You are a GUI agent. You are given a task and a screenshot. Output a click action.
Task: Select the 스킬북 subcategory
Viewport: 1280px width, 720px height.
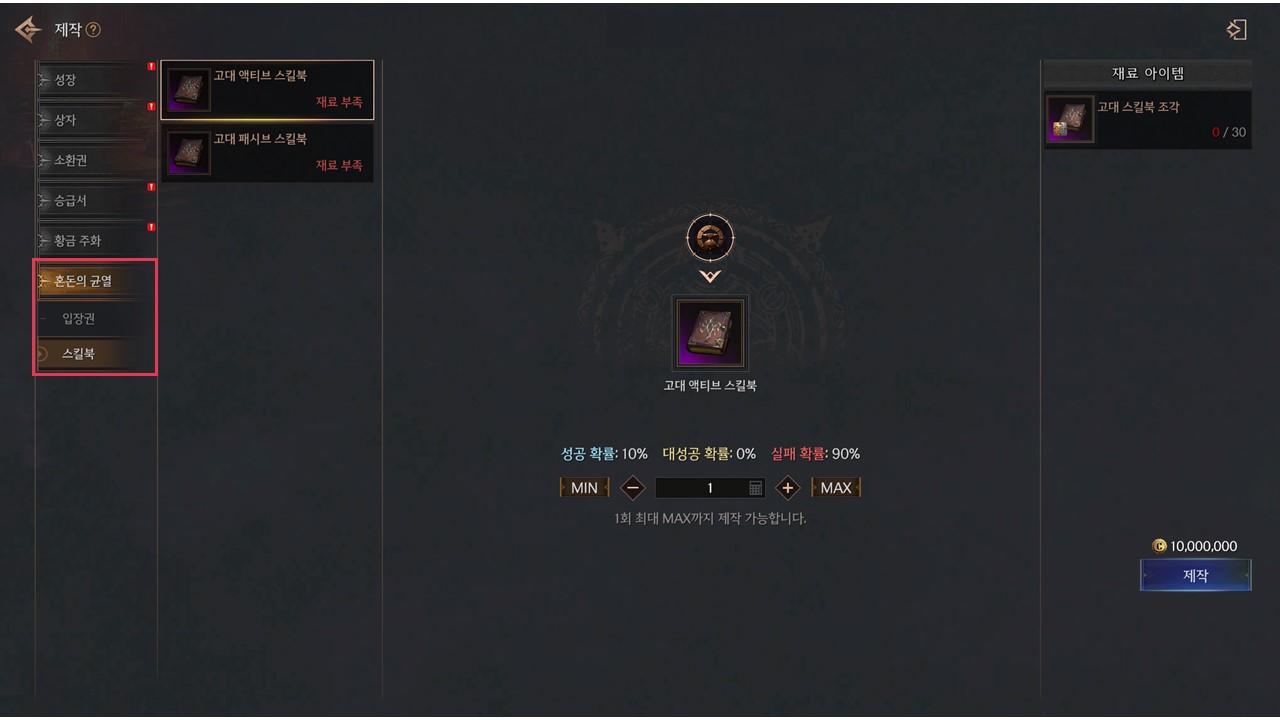pos(96,354)
